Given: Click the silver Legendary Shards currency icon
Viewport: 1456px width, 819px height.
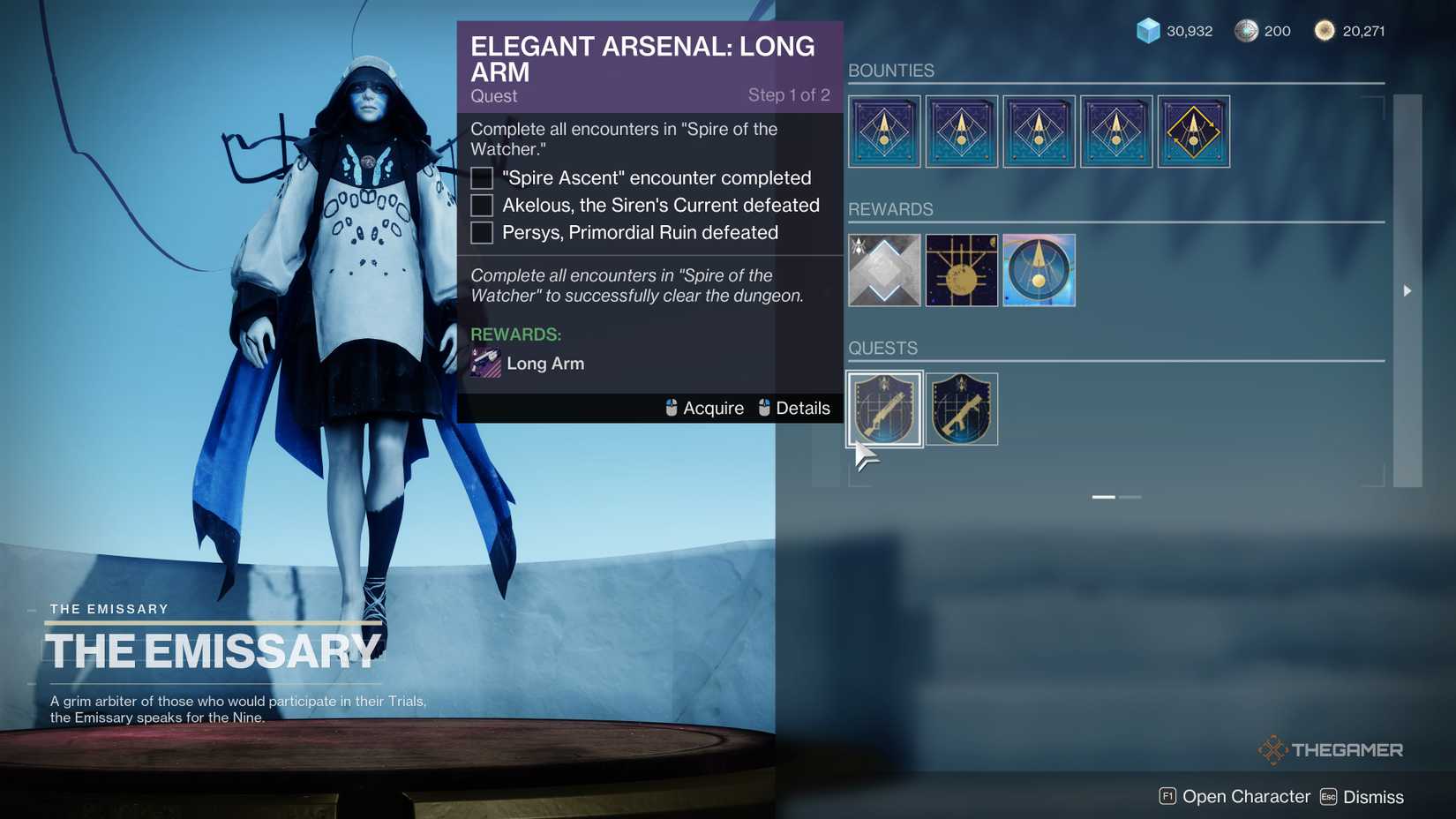Looking at the screenshot, I should [x=1246, y=29].
